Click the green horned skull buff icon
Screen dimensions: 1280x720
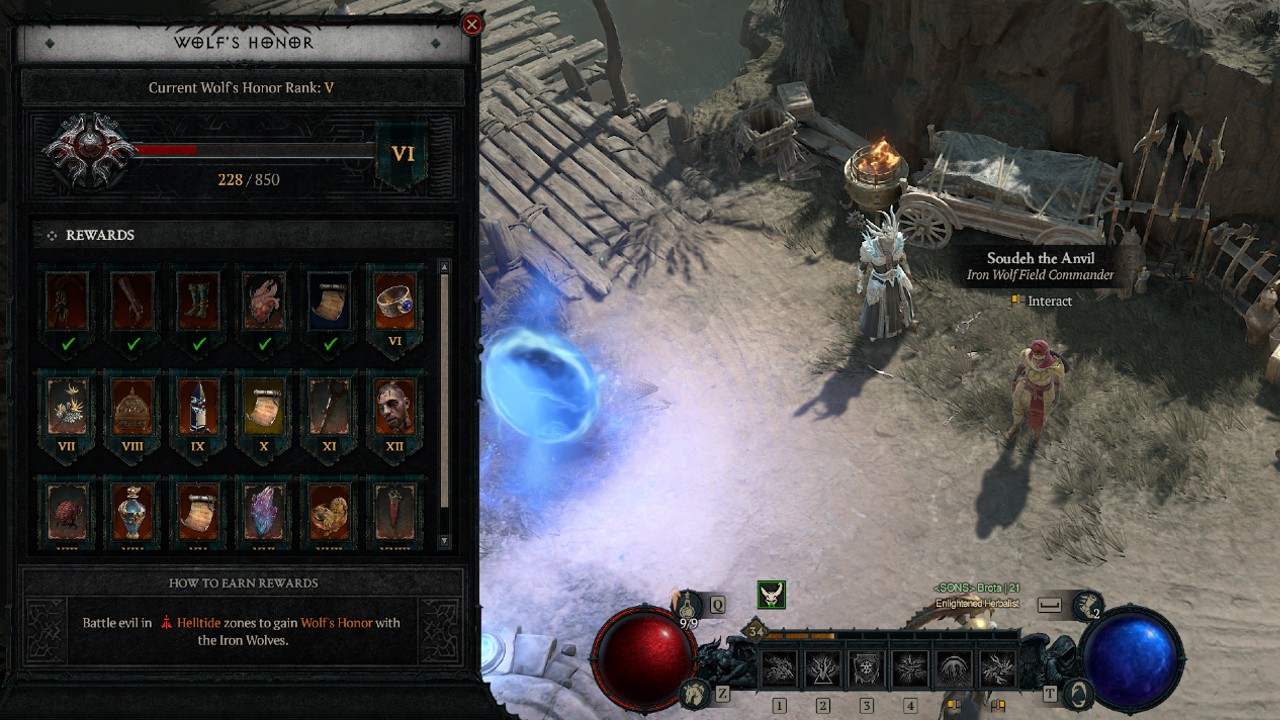(771, 594)
